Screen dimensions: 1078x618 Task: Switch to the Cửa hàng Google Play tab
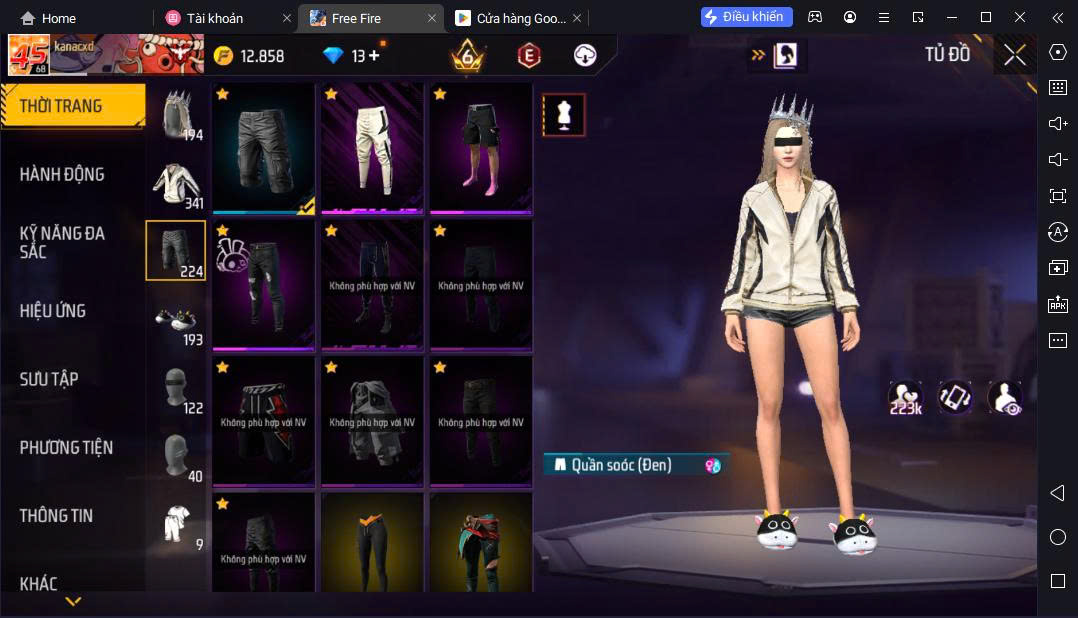point(512,18)
